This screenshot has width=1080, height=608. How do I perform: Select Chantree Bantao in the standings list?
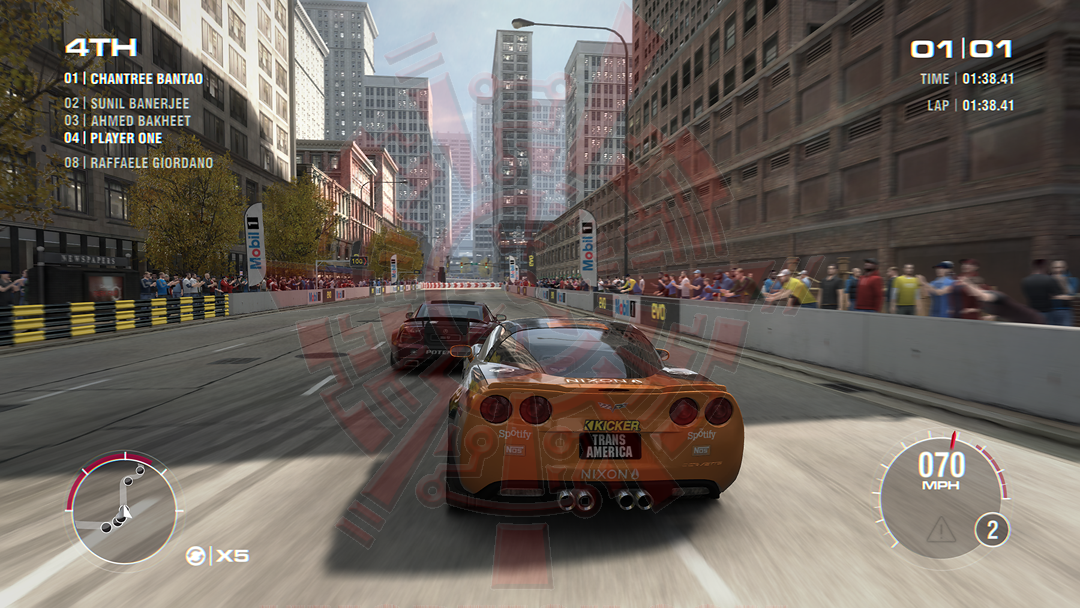[x=133, y=78]
